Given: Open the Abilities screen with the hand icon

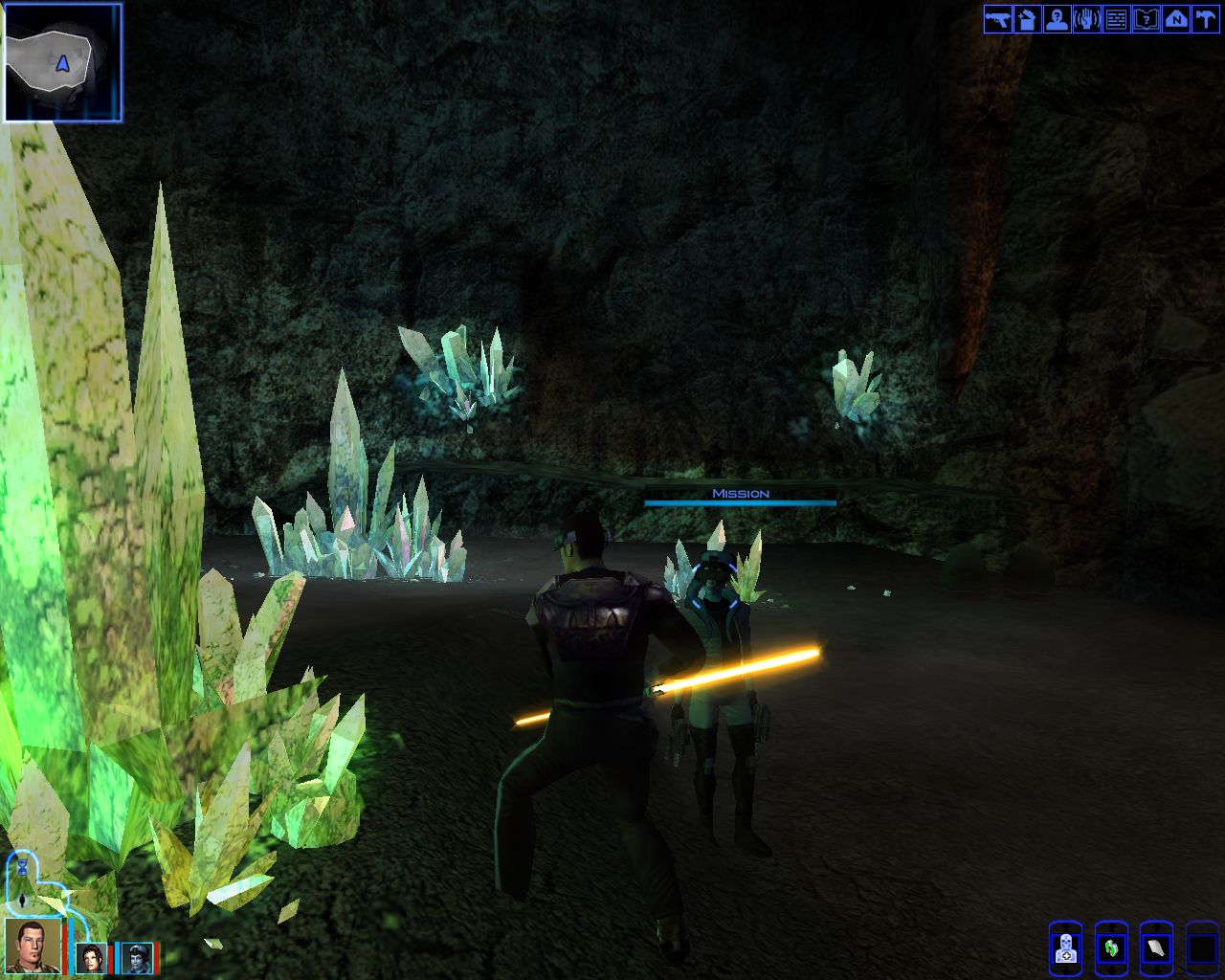Looking at the screenshot, I should (x=1086, y=19).
